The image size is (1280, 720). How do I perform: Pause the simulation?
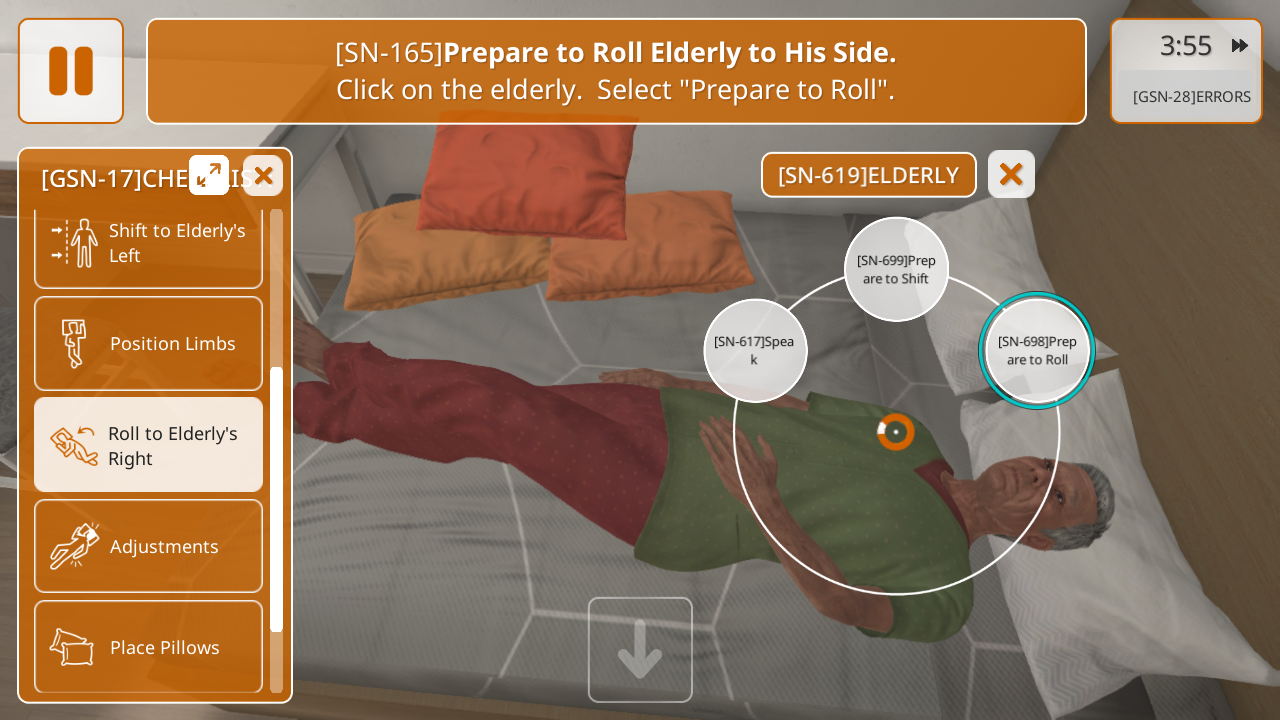tap(71, 71)
